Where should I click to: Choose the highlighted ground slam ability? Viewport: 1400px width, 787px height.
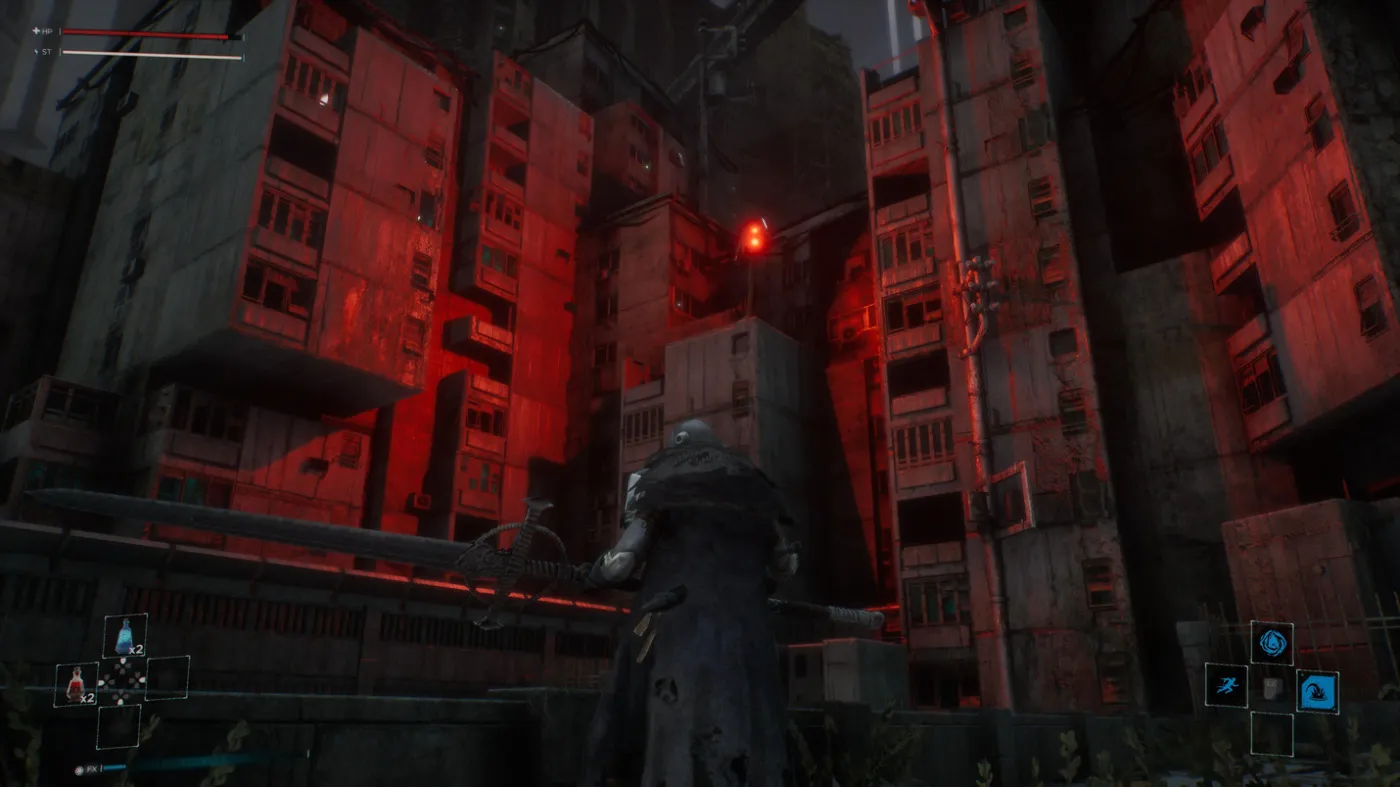pyautogui.click(x=1317, y=691)
